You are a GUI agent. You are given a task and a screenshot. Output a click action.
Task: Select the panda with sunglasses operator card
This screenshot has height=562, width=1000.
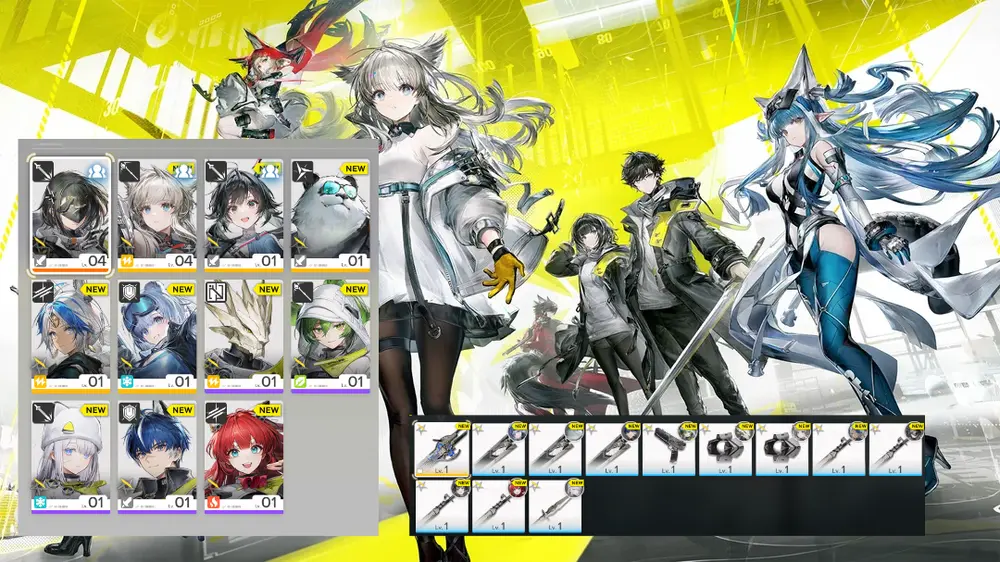[x=329, y=213]
